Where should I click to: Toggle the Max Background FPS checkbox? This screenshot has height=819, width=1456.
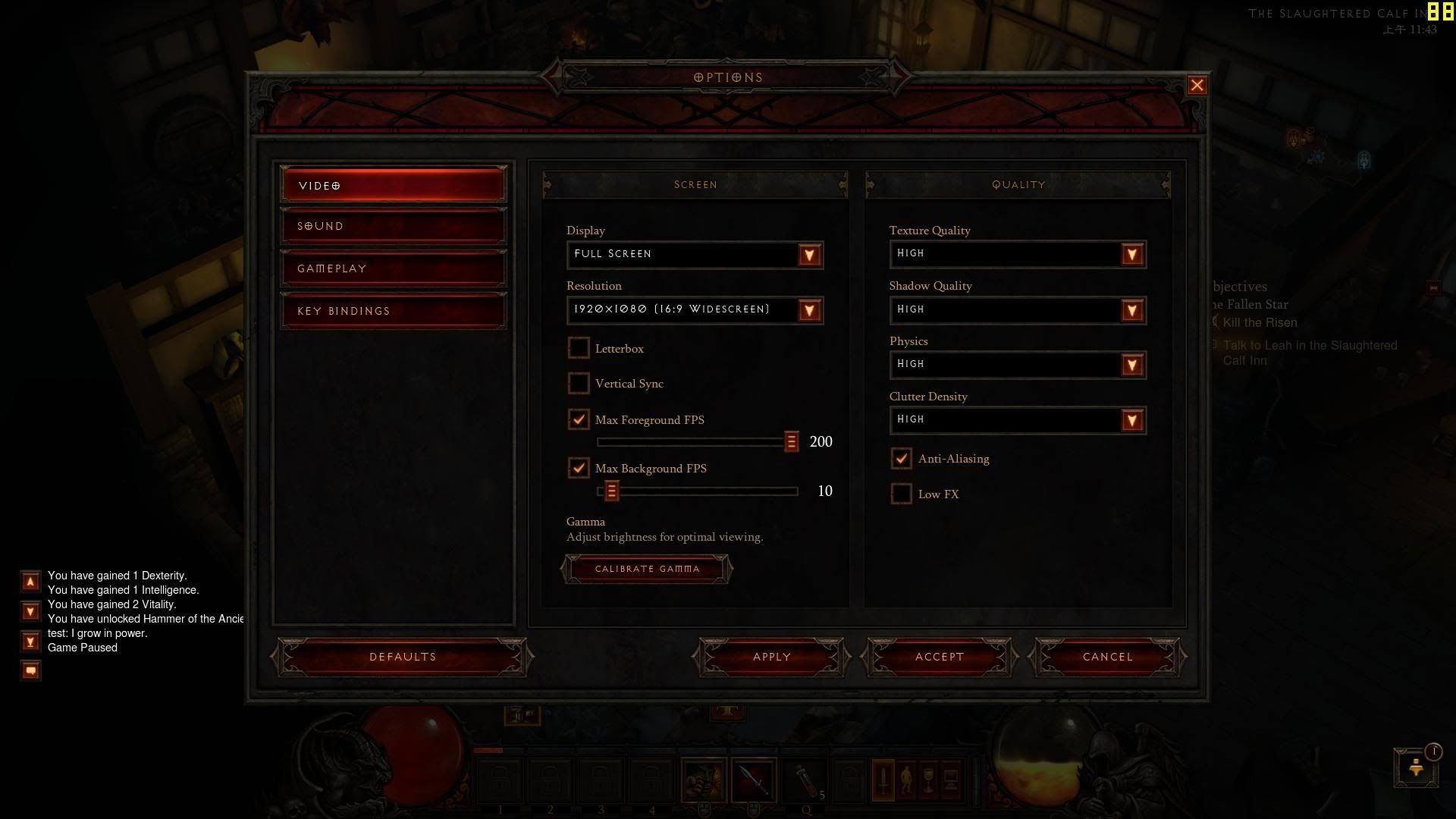579,468
